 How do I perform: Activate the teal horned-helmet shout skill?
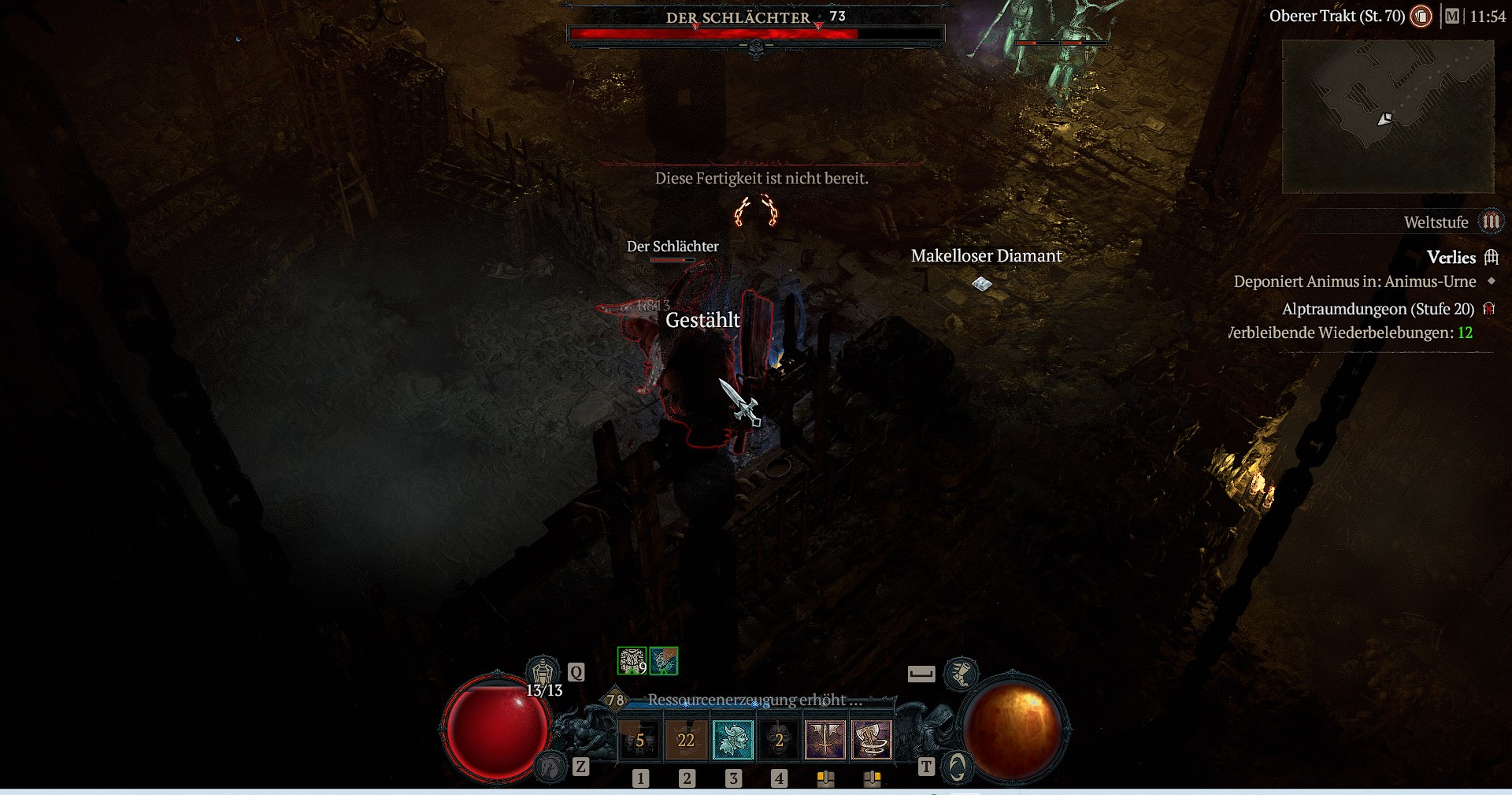(732, 740)
